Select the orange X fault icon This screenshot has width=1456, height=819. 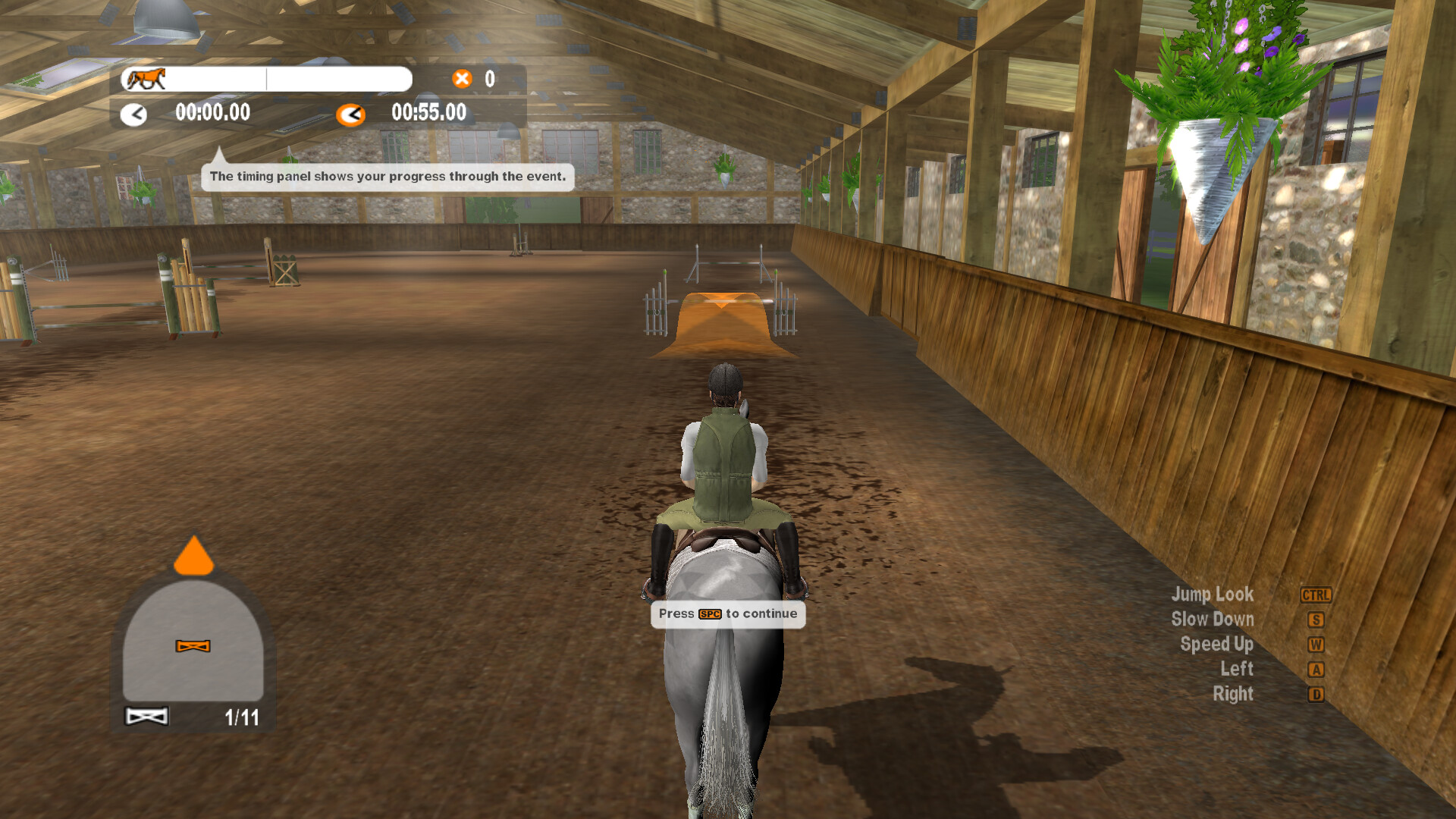[461, 78]
